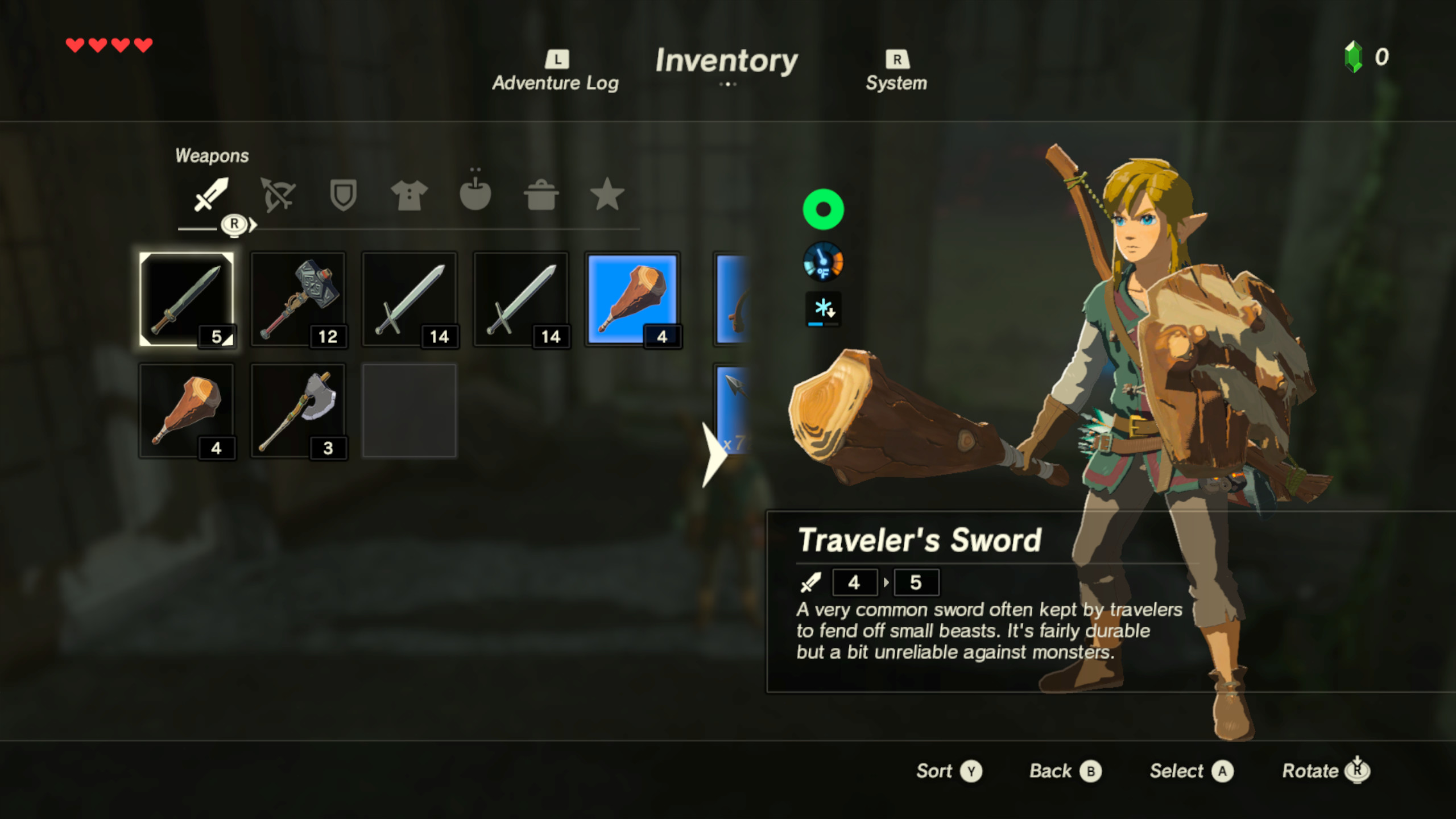Click the Sort button
This screenshot has width=1456, height=819.
click(949, 771)
